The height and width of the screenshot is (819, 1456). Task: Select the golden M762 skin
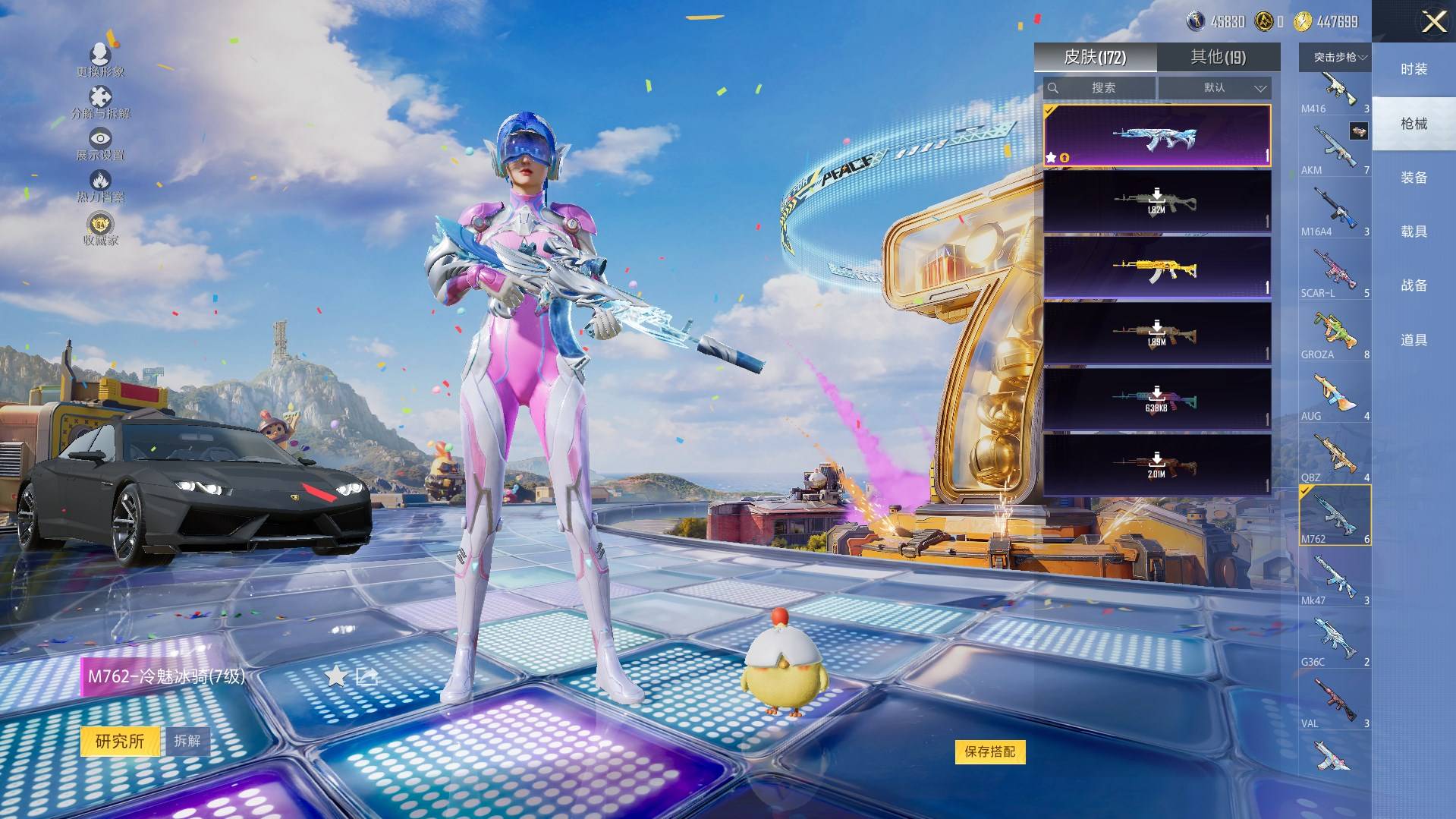coord(1156,268)
